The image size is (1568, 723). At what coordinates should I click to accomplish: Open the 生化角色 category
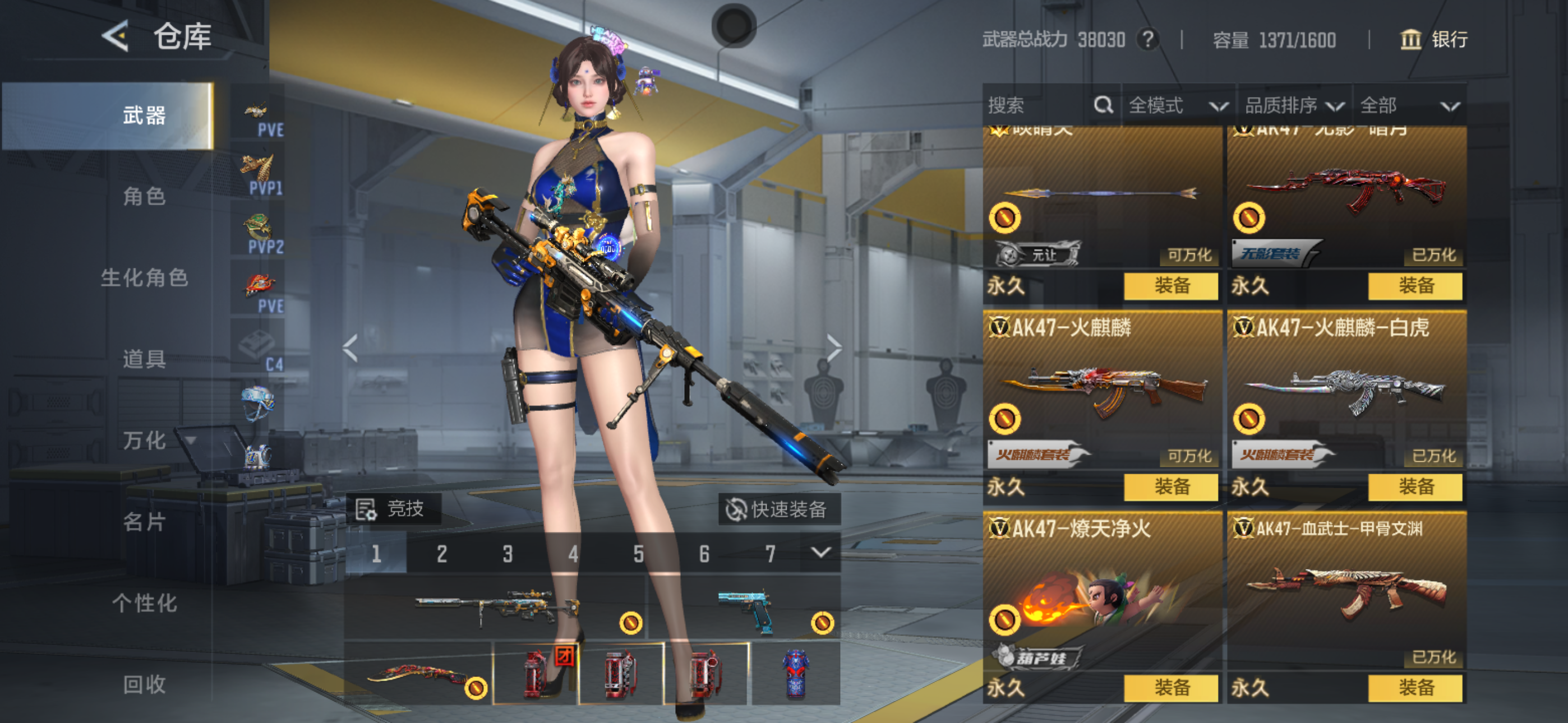(144, 277)
